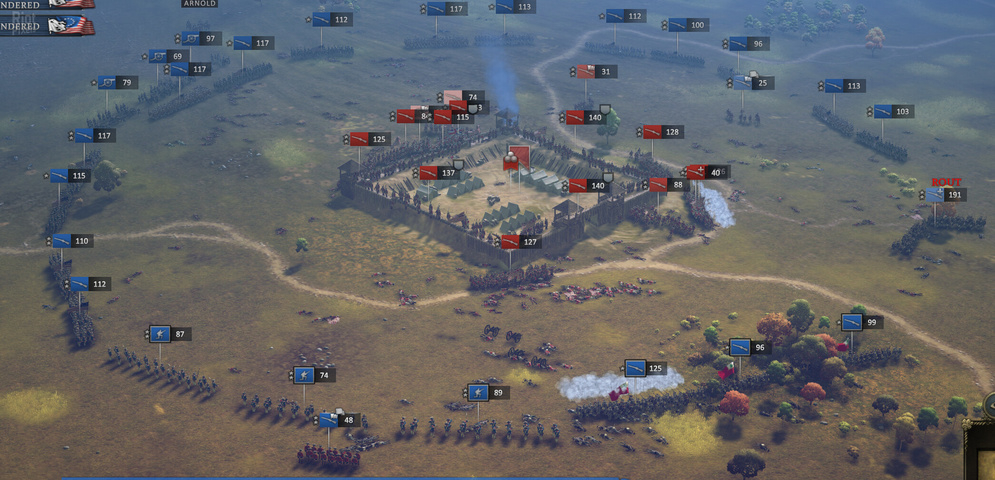Select the blue unit flag numbered 87
This screenshot has height=480, width=995.
tap(160, 334)
